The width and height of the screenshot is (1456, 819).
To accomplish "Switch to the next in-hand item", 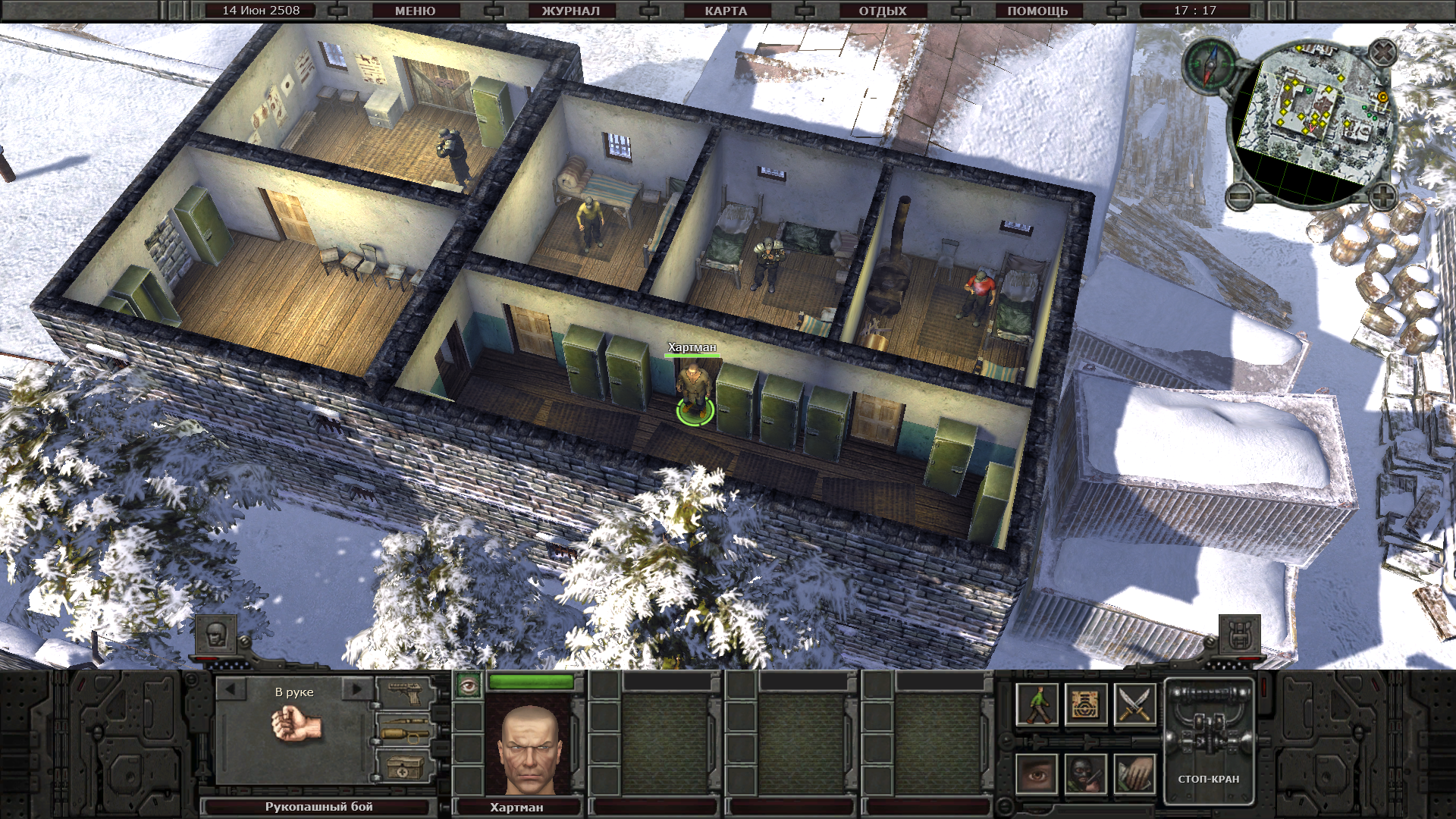I will coord(356,689).
